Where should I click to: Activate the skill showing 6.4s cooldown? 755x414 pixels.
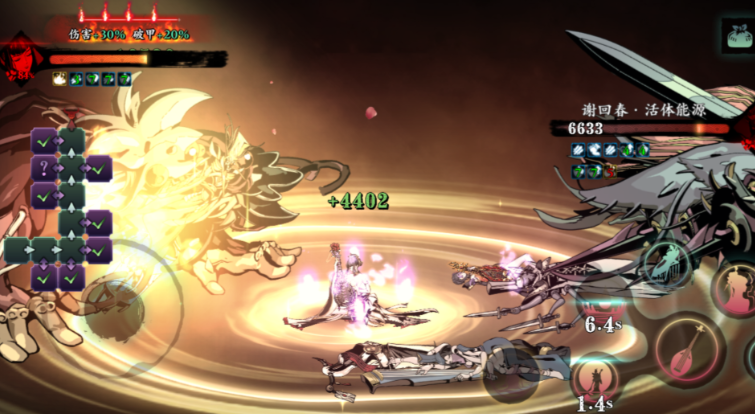pos(601,305)
